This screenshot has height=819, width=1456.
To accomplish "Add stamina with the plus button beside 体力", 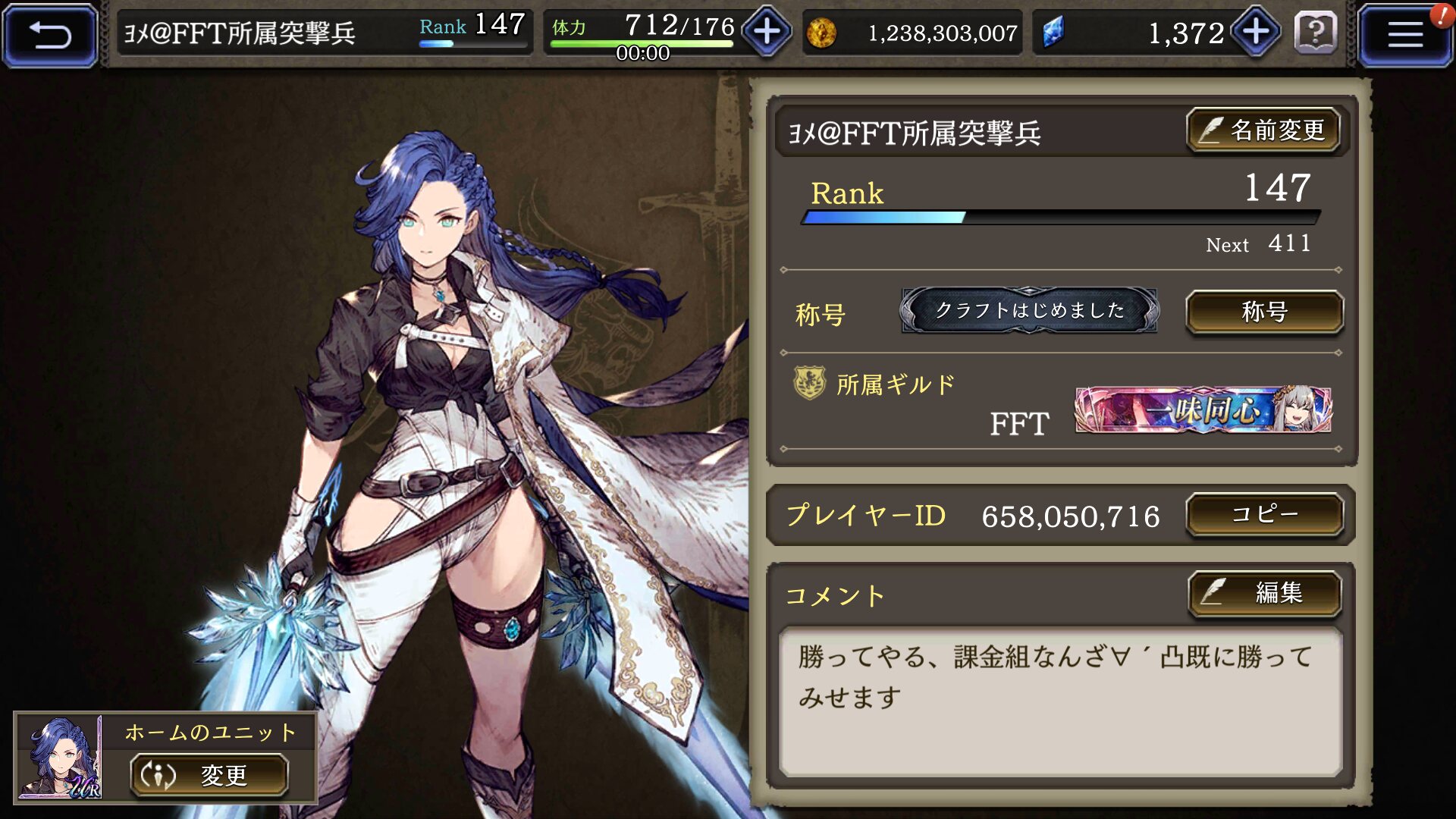I will 767,32.
